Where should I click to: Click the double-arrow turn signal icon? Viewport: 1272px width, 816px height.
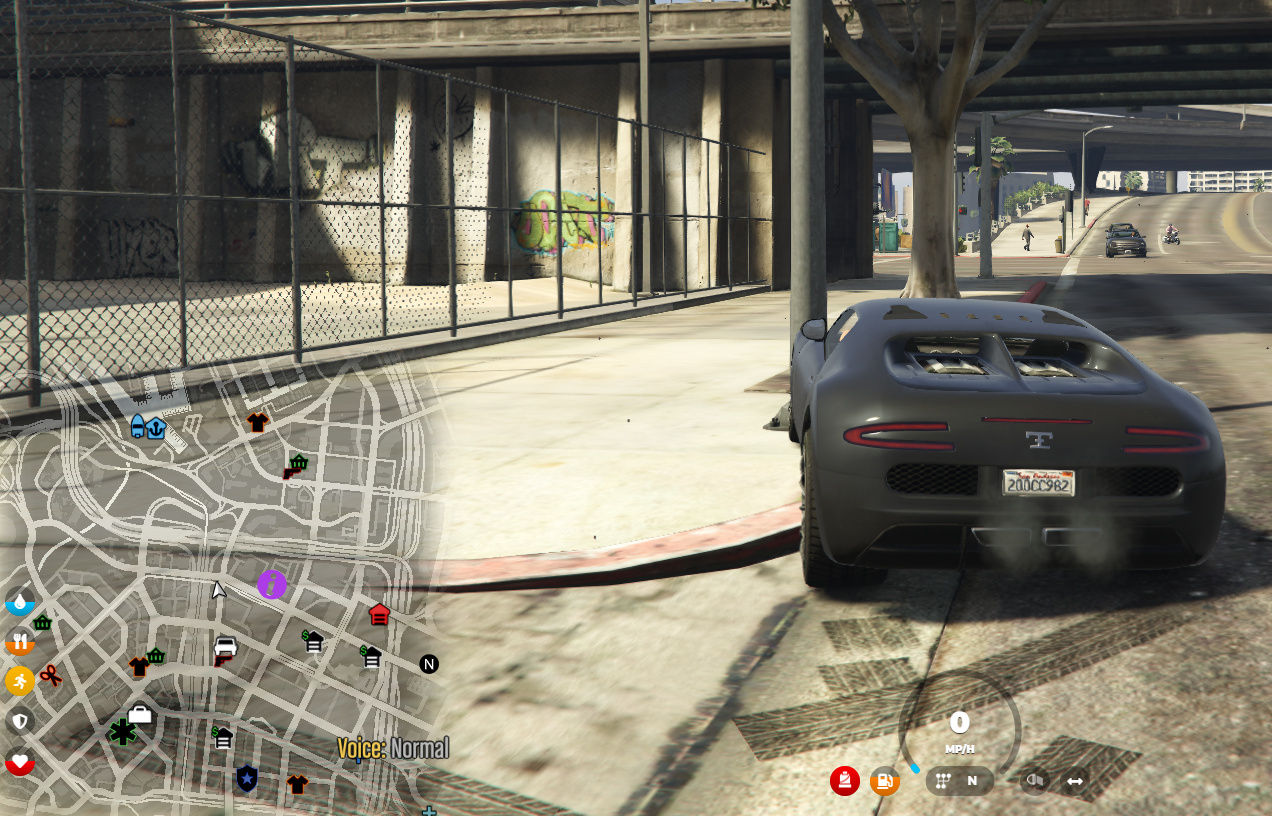pyautogui.click(x=1075, y=781)
